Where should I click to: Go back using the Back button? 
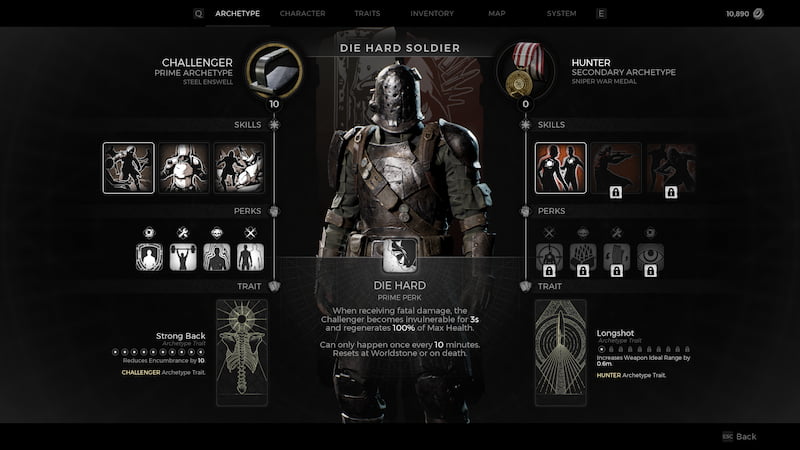tap(740, 436)
